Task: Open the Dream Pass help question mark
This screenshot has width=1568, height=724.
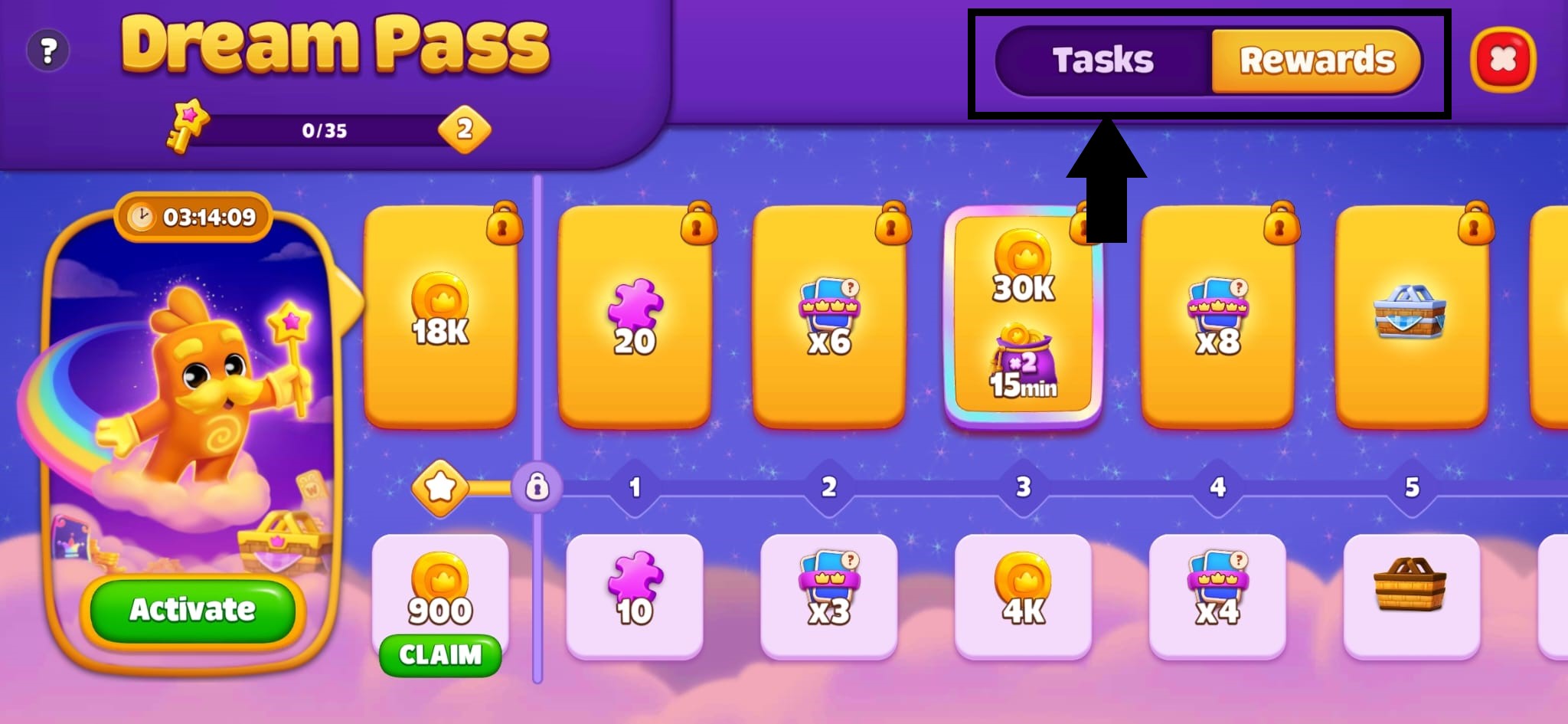Action: coord(47,50)
